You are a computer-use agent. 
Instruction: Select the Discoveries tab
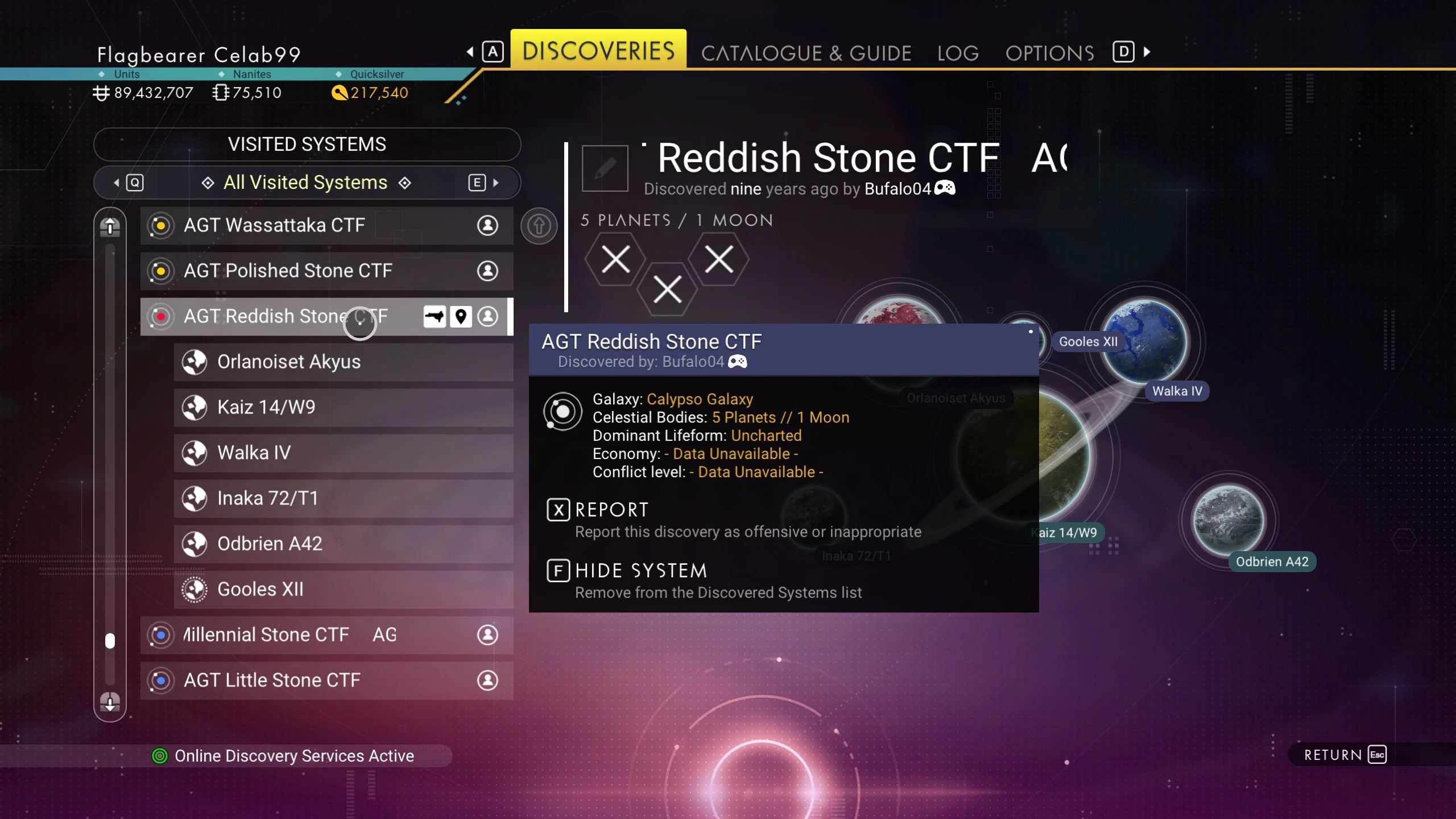click(x=598, y=51)
